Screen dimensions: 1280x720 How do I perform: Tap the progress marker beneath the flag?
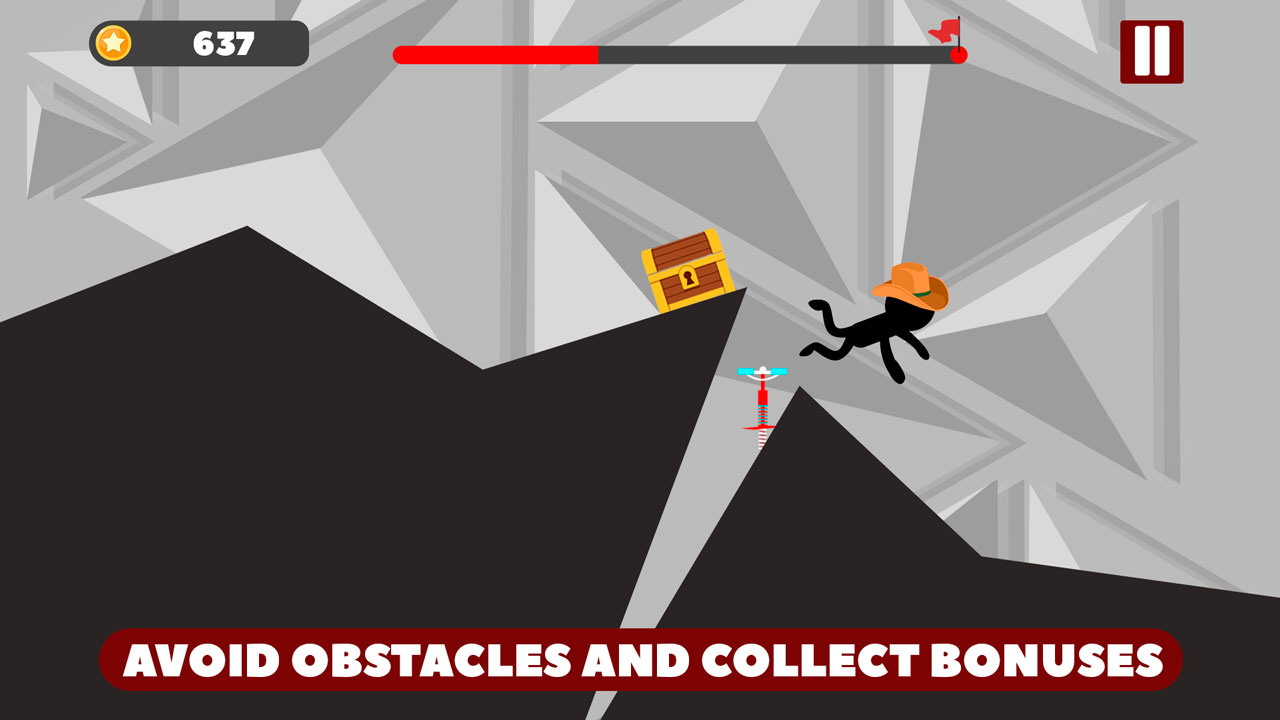point(957,56)
